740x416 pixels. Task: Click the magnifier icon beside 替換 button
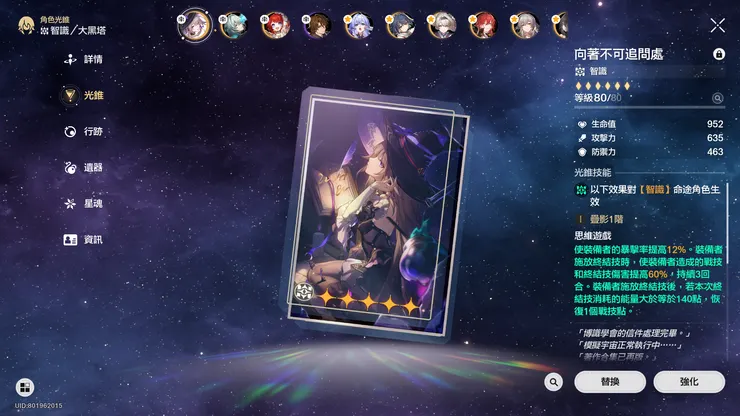[x=554, y=382]
